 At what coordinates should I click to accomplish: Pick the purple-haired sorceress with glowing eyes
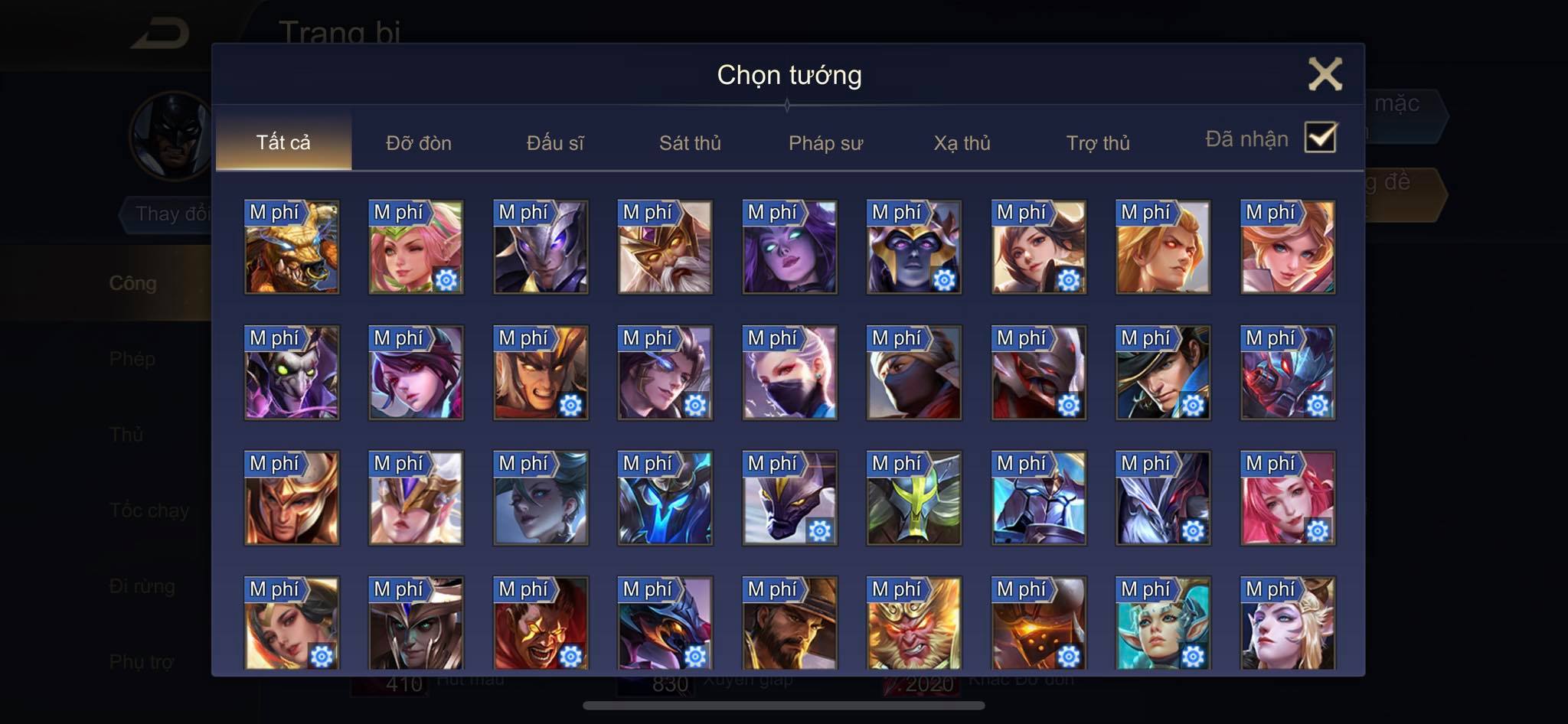click(789, 247)
